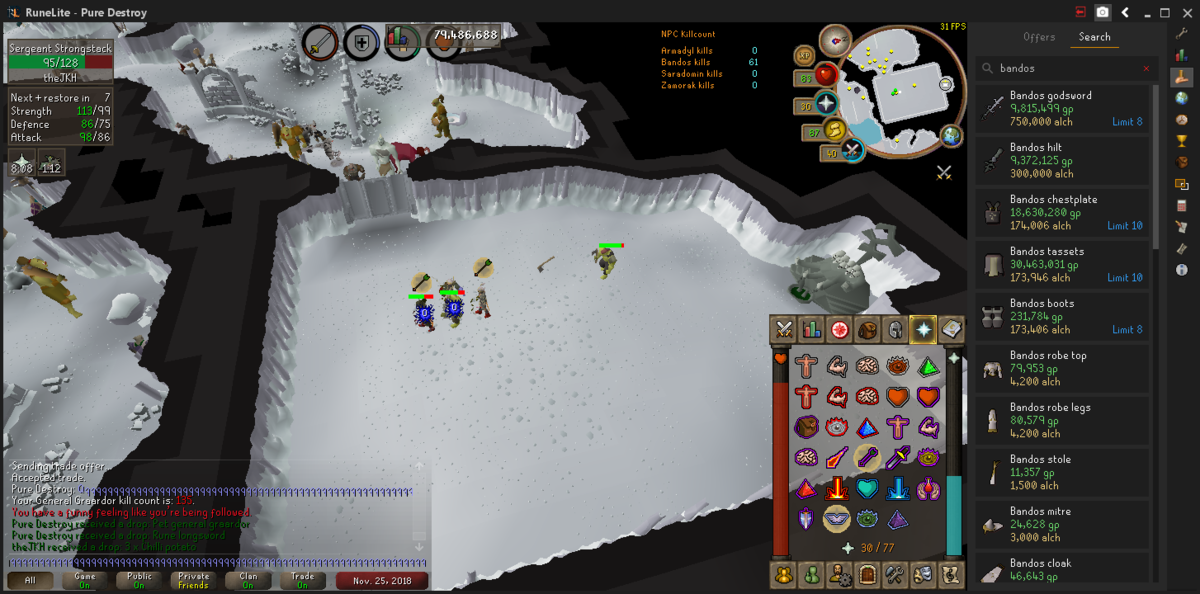
Task: Switch to the Offers tab
Action: pos(1039,37)
